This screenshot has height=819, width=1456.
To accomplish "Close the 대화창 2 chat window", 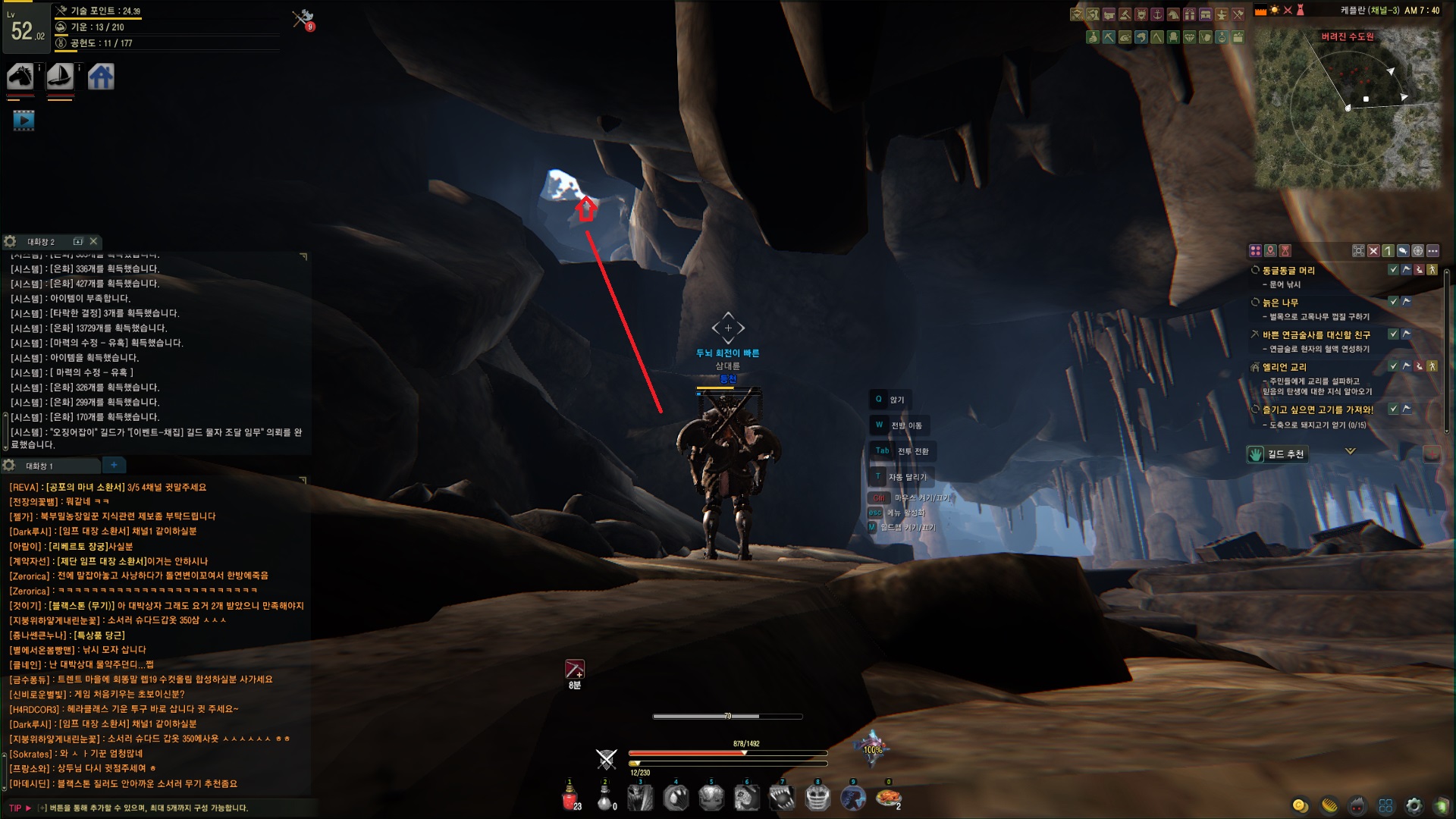I will [x=93, y=241].
